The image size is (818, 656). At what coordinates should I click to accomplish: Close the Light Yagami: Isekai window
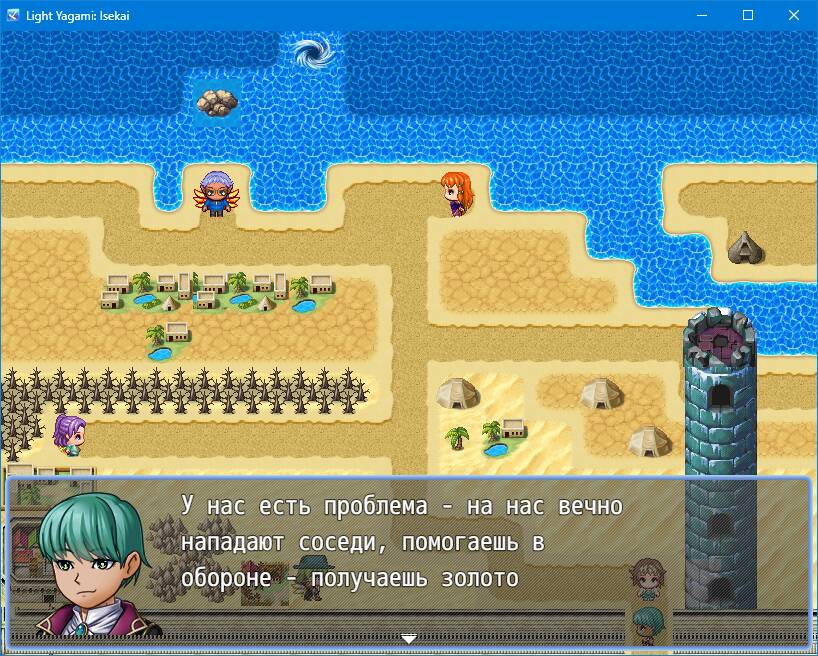(793, 15)
